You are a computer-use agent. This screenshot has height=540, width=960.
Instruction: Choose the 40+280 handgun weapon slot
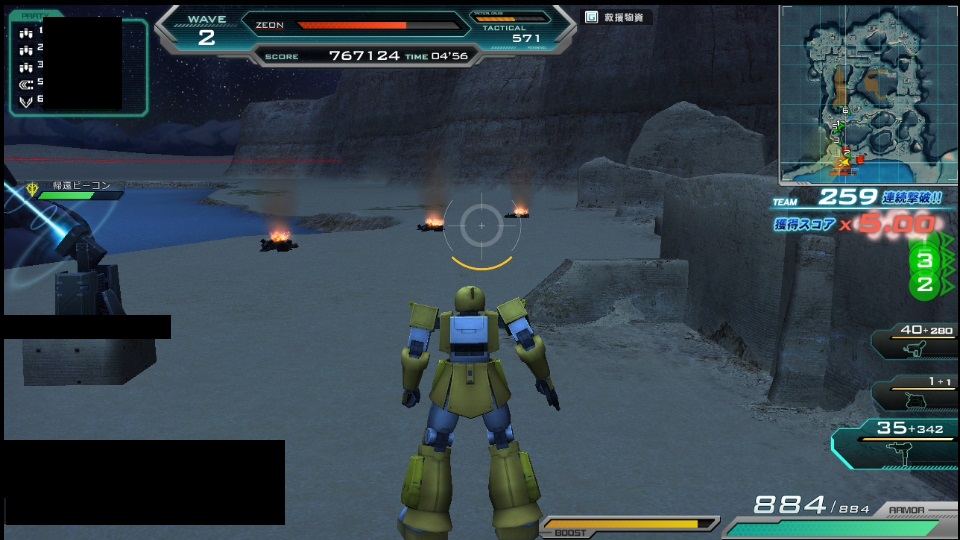click(x=913, y=342)
